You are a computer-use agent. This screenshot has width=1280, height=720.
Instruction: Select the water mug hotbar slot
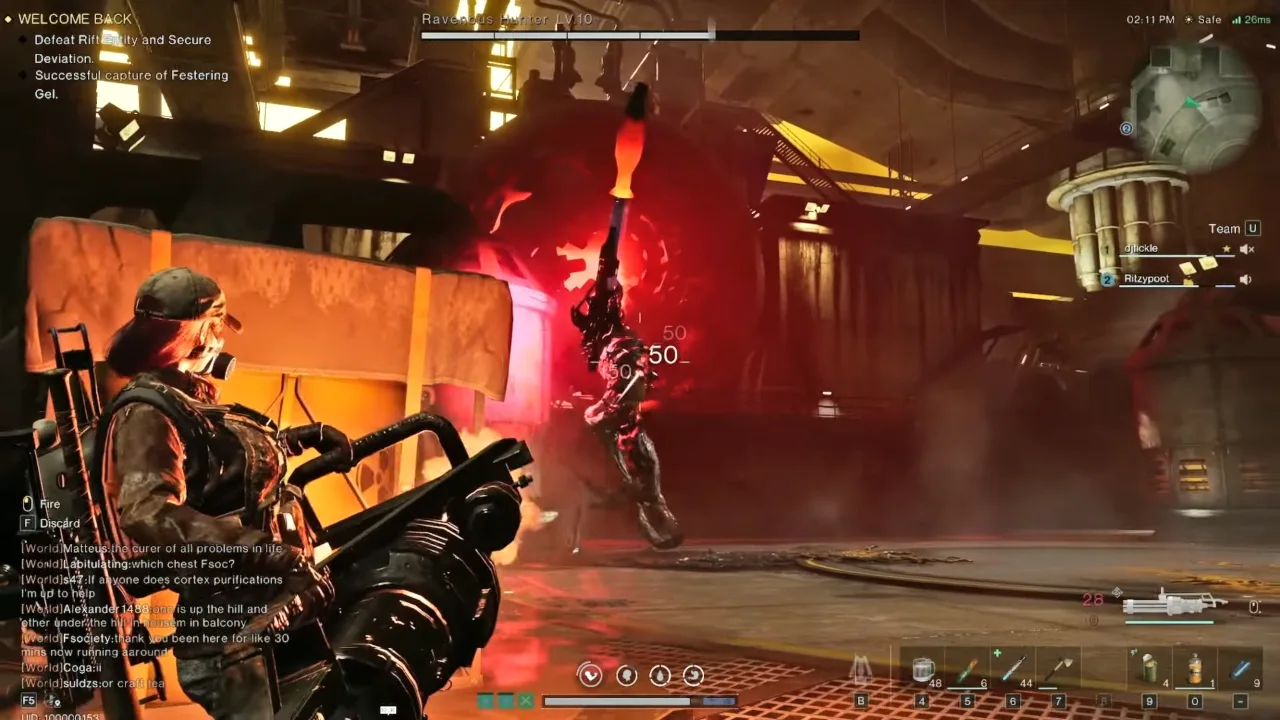click(x=923, y=669)
